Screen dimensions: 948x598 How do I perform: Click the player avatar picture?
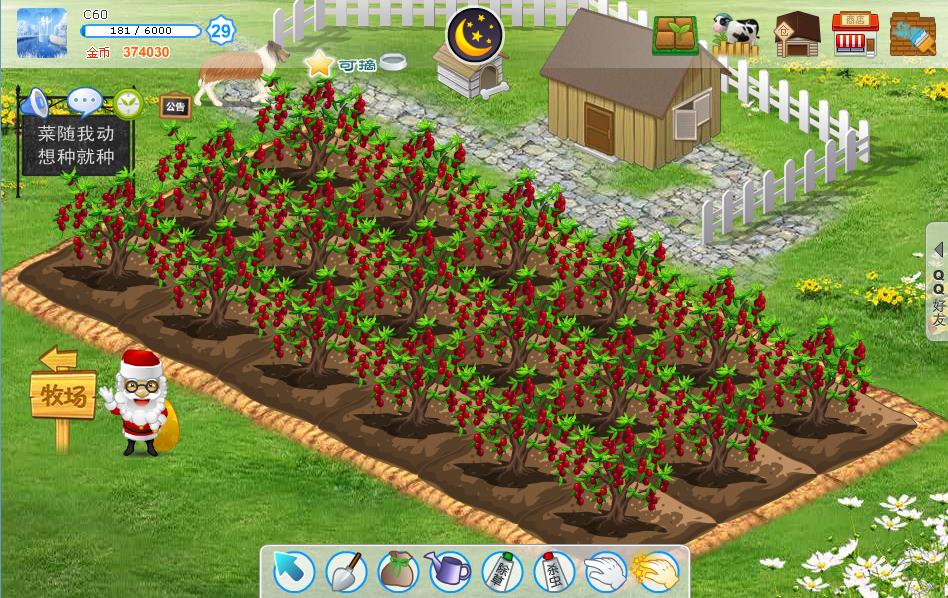42,33
